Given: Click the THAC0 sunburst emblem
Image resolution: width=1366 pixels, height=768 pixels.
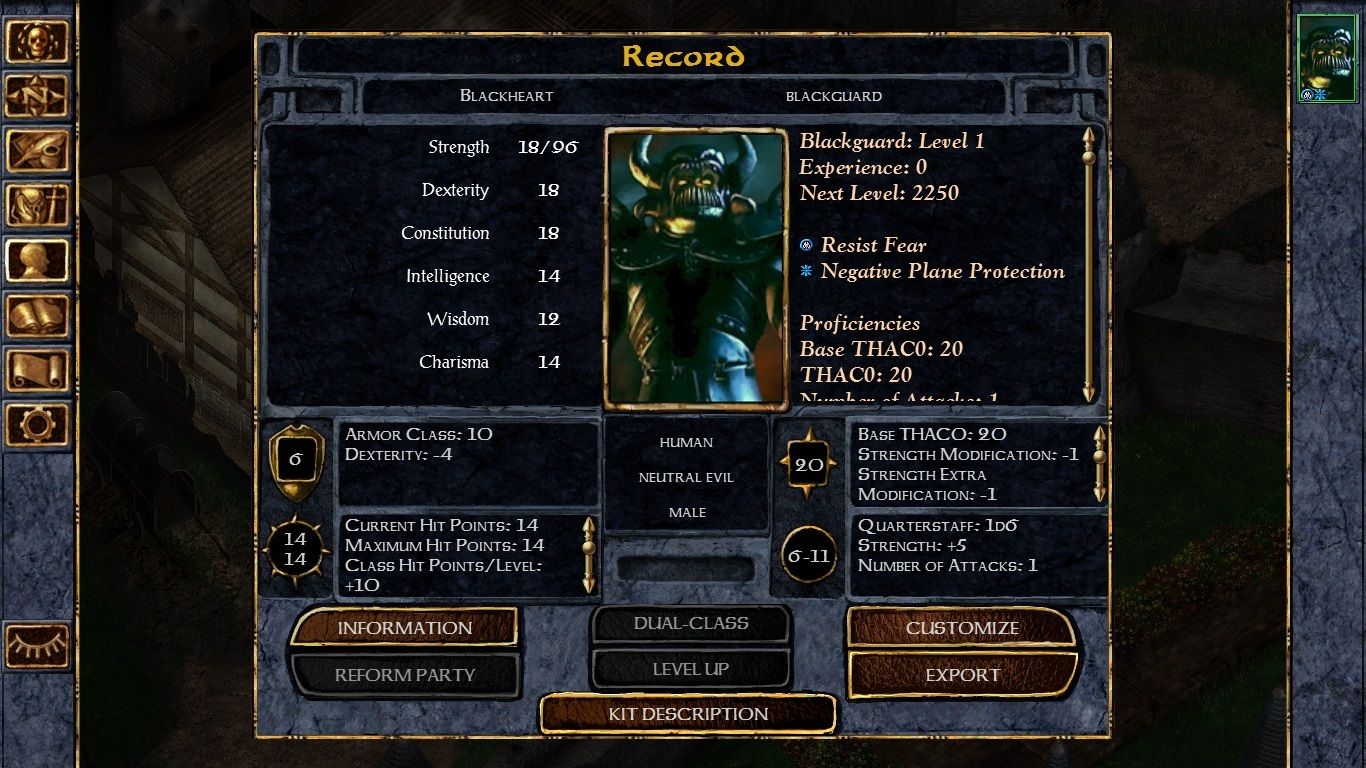Looking at the screenshot, I should (808, 462).
